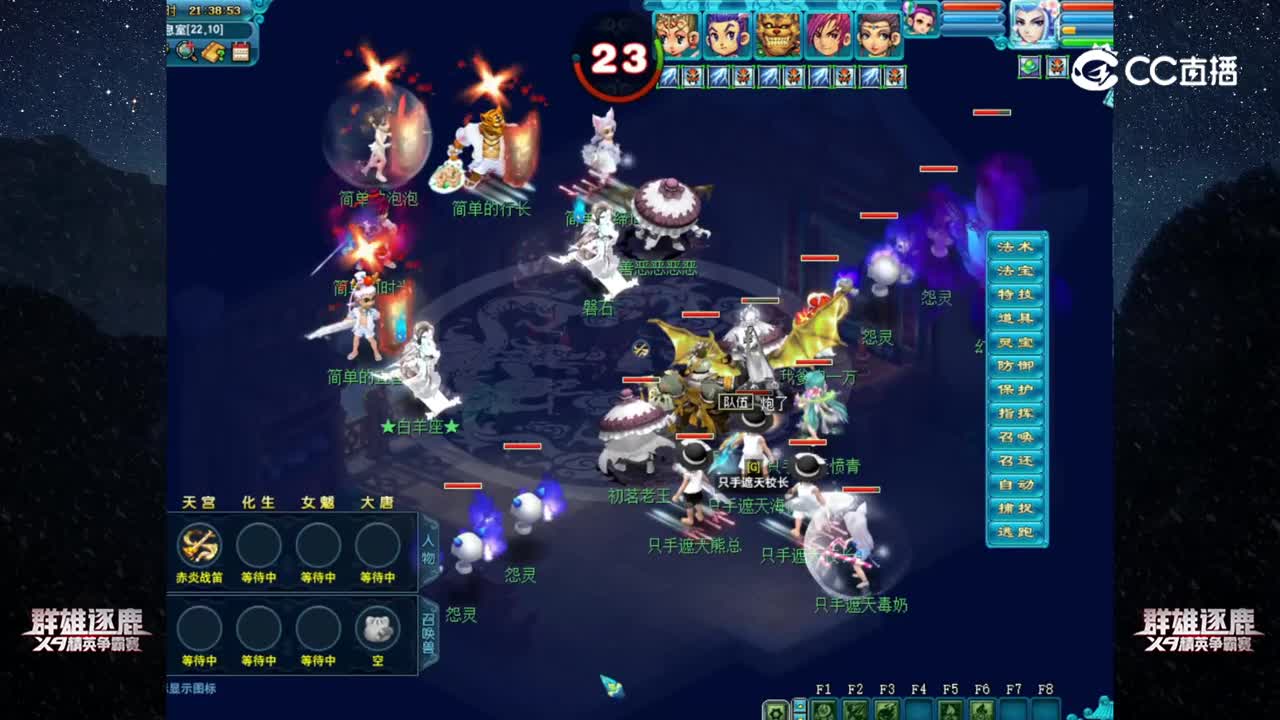
Task: Select the 赤炎战笛 summon item icon
Action: click(200, 545)
